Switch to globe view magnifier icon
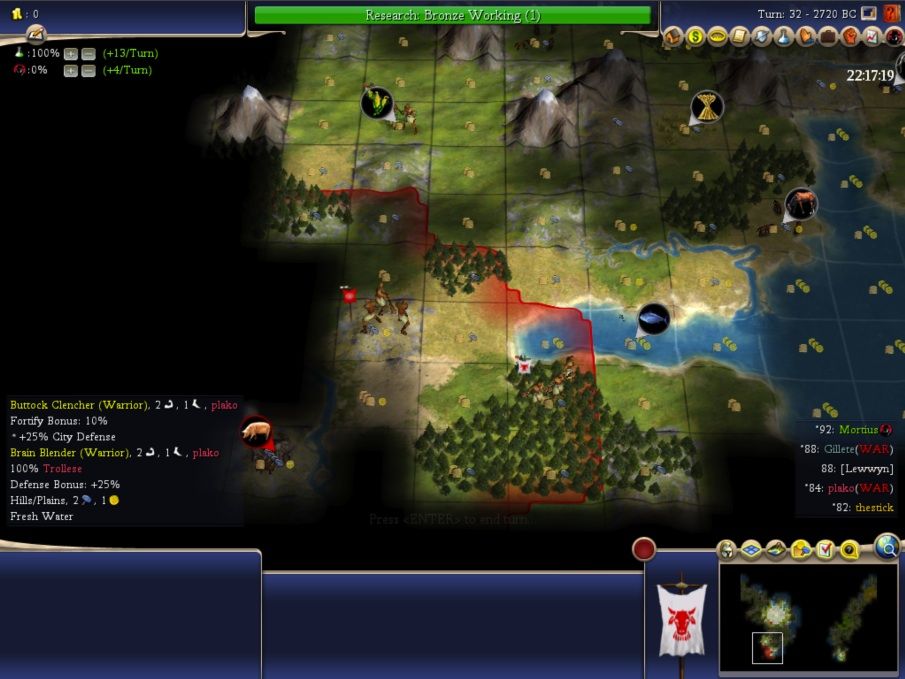This screenshot has height=679, width=905. (886, 546)
